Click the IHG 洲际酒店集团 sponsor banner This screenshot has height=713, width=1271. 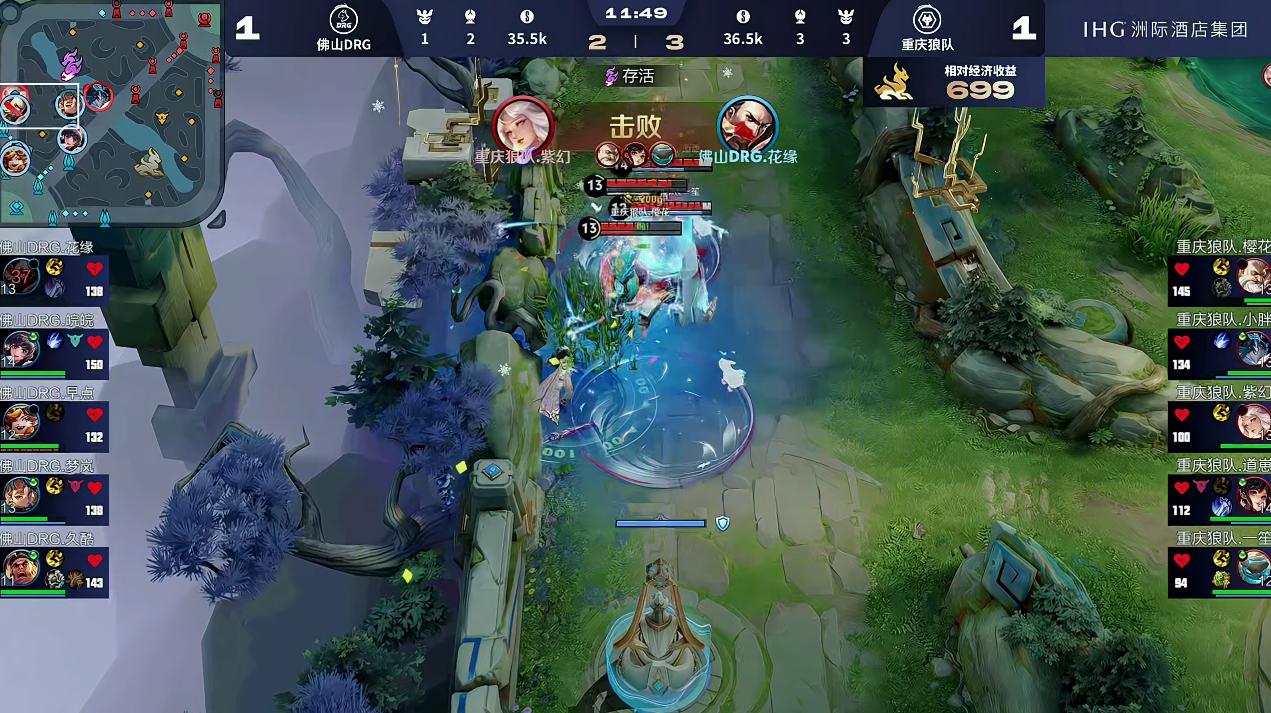click(1165, 29)
